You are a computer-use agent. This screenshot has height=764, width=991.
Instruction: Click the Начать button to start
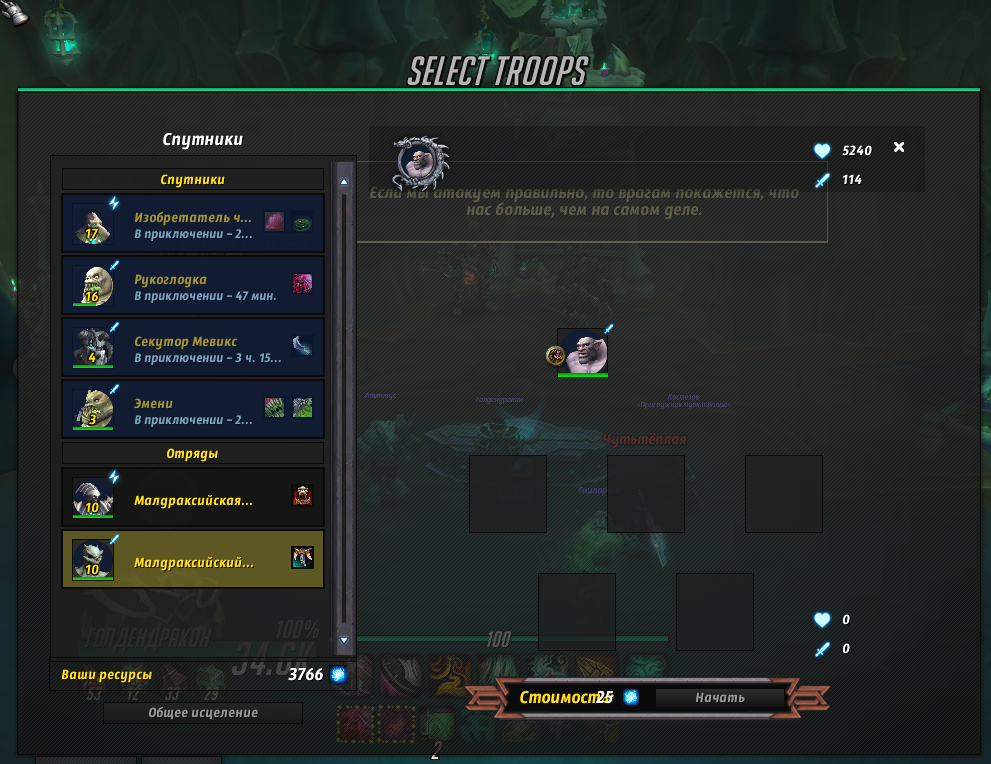pos(720,697)
